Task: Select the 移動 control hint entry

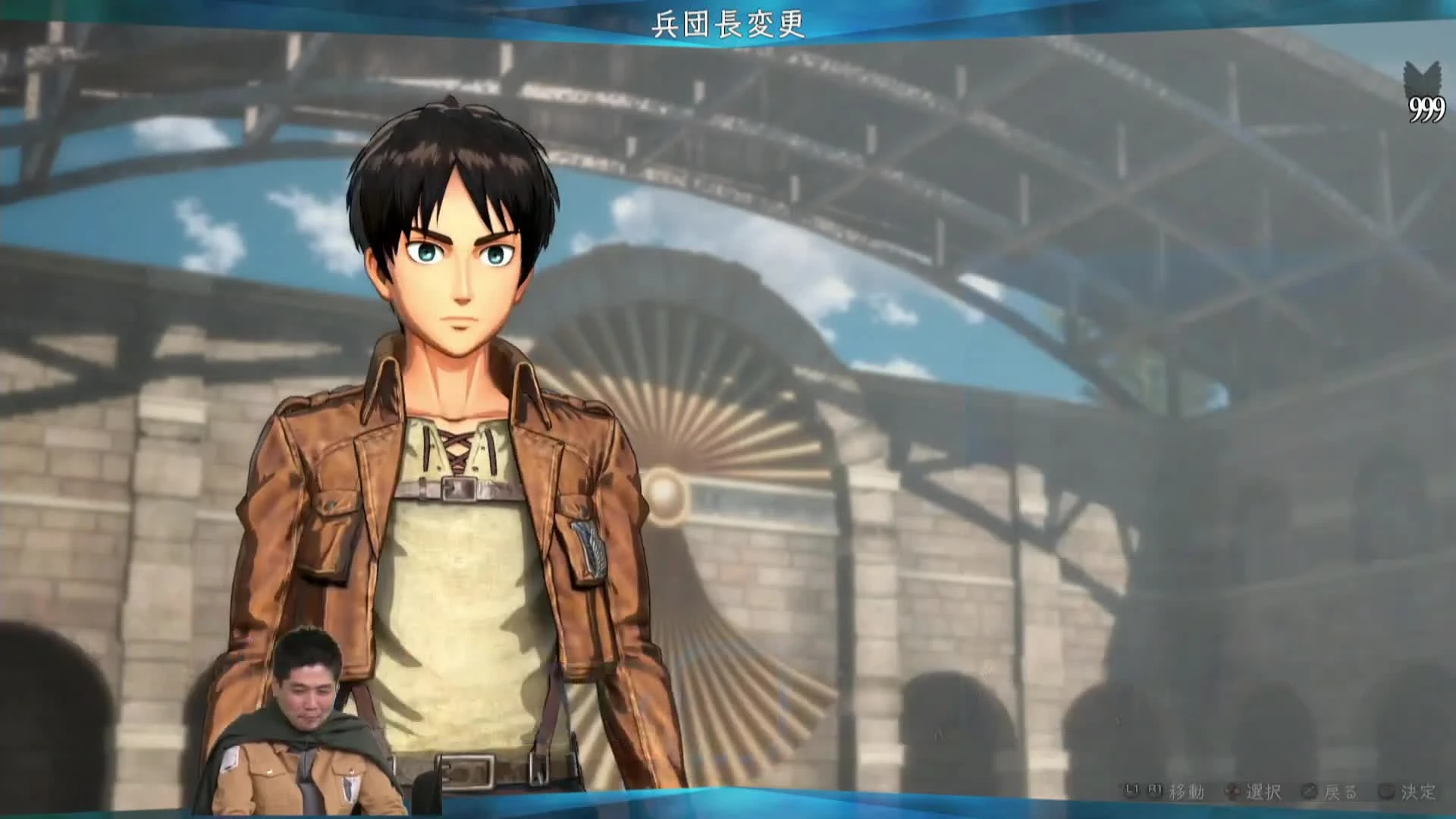Action: [1188, 790]
